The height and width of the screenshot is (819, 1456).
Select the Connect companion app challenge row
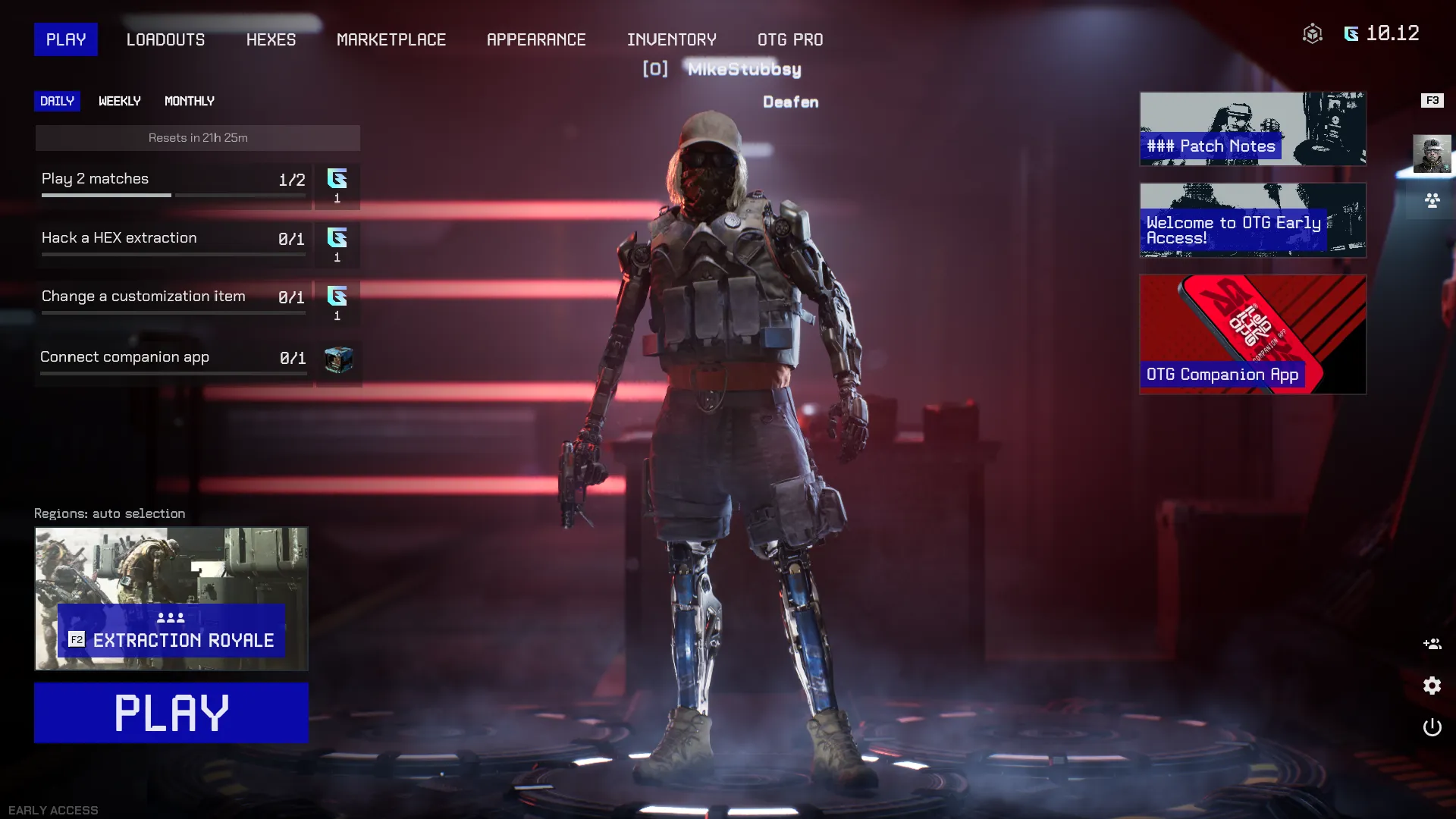point(173,358)
